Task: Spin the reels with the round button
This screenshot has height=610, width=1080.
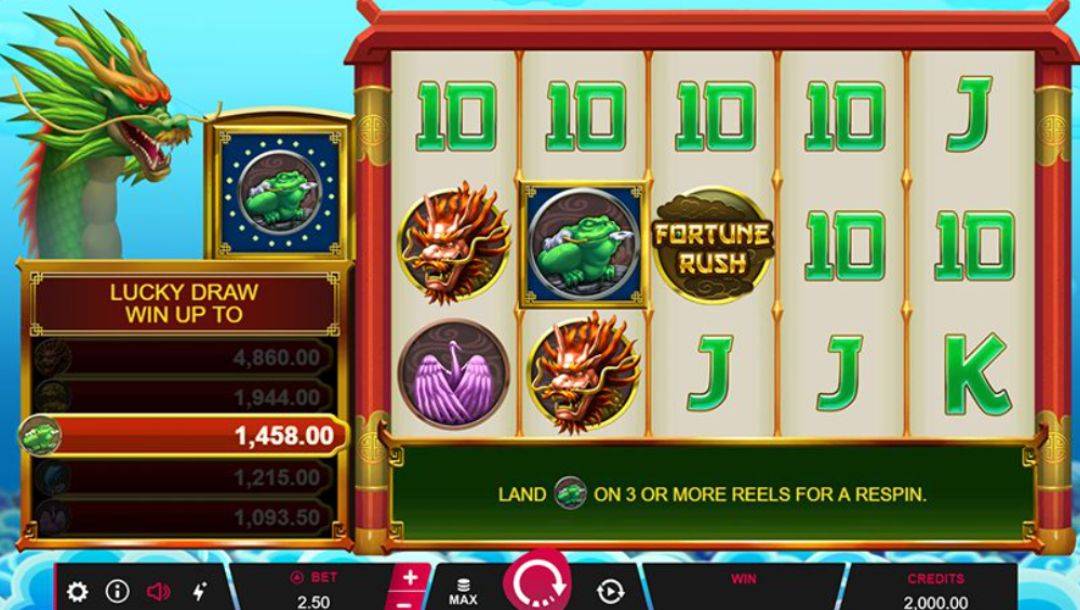Action: 537,588
